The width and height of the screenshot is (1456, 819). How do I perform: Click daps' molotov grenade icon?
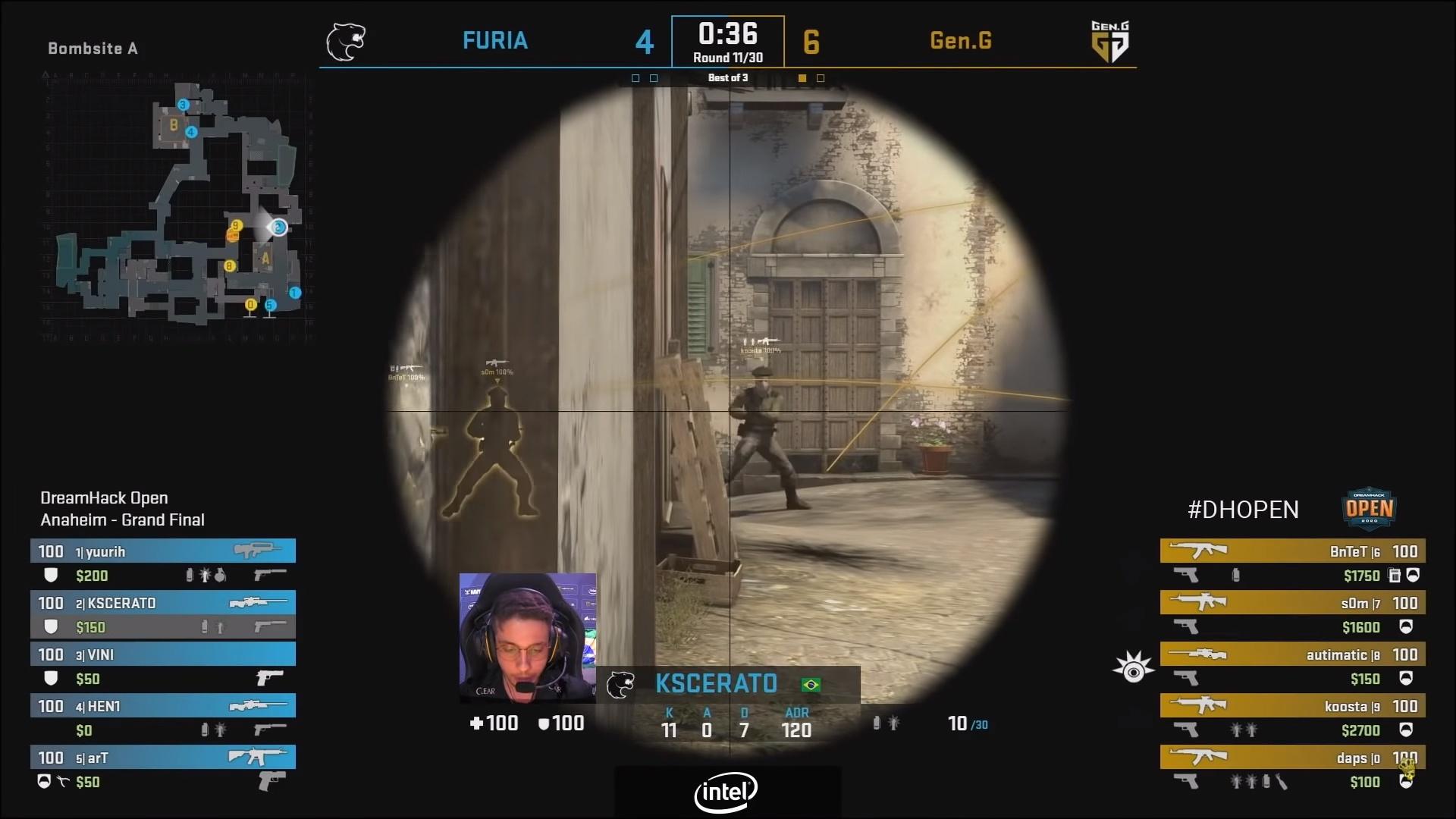point(1282,782)
